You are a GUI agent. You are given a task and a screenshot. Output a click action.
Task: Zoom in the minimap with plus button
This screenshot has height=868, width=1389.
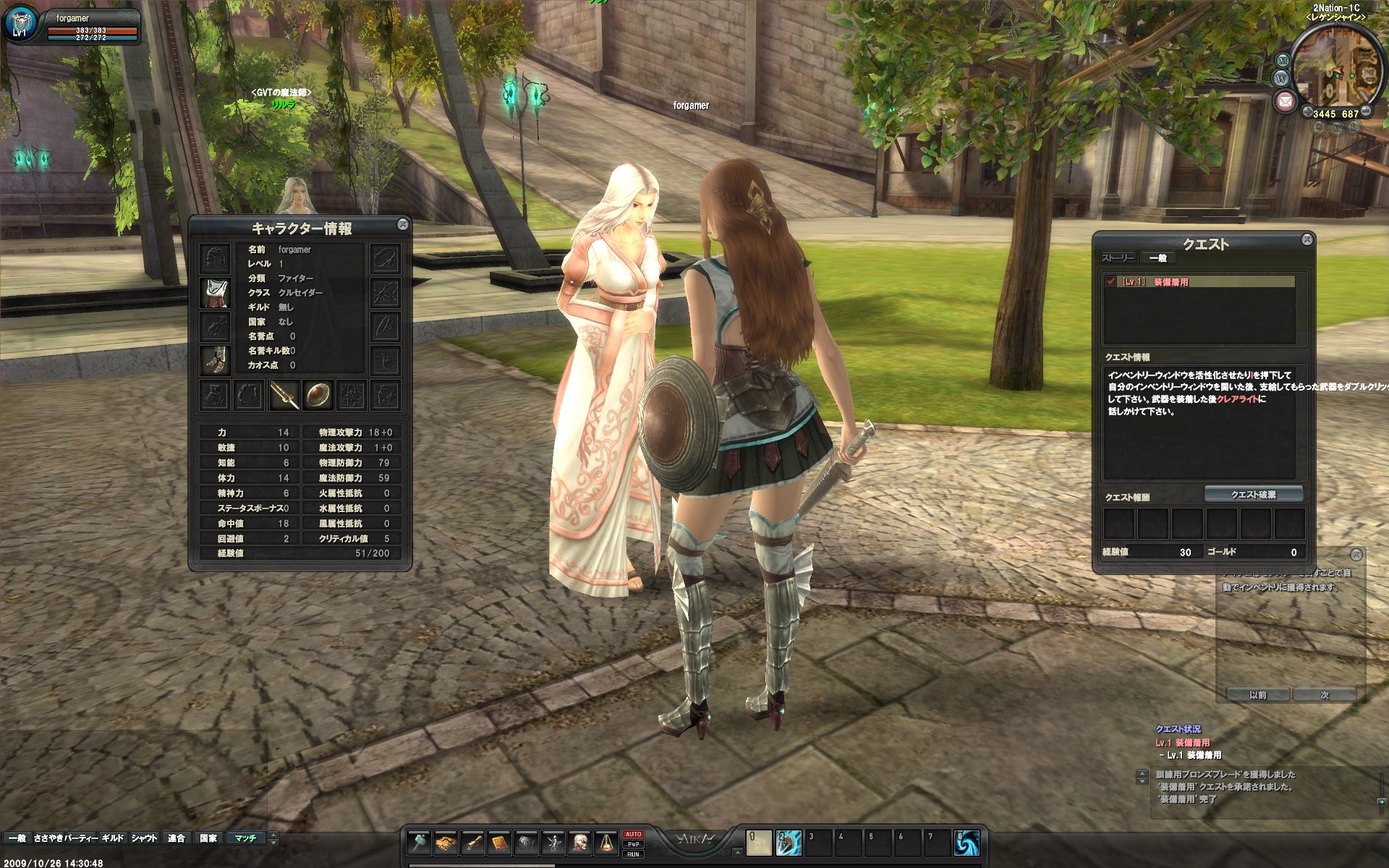tap(1307, 112)
